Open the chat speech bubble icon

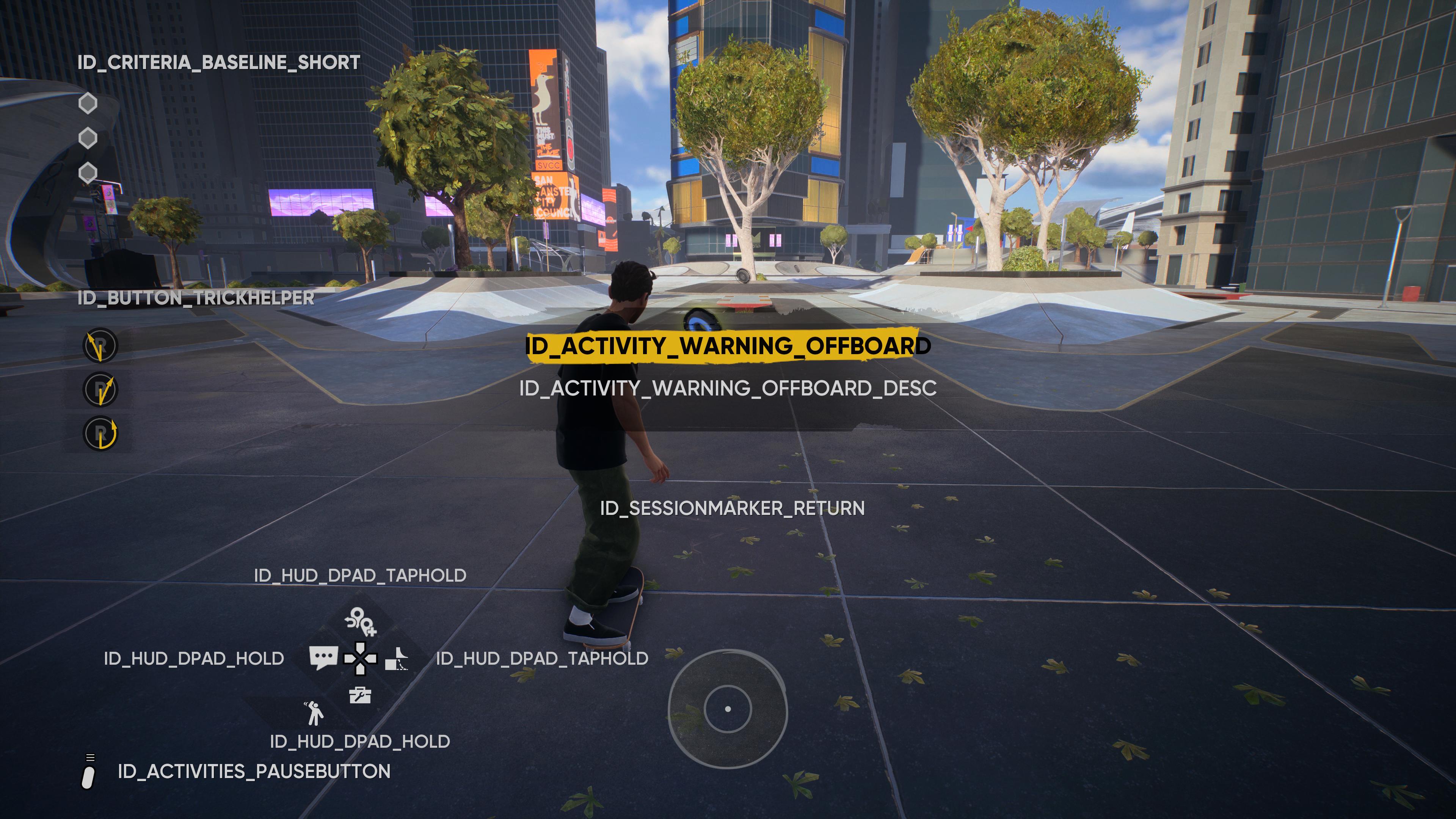(x=323, y=657)
